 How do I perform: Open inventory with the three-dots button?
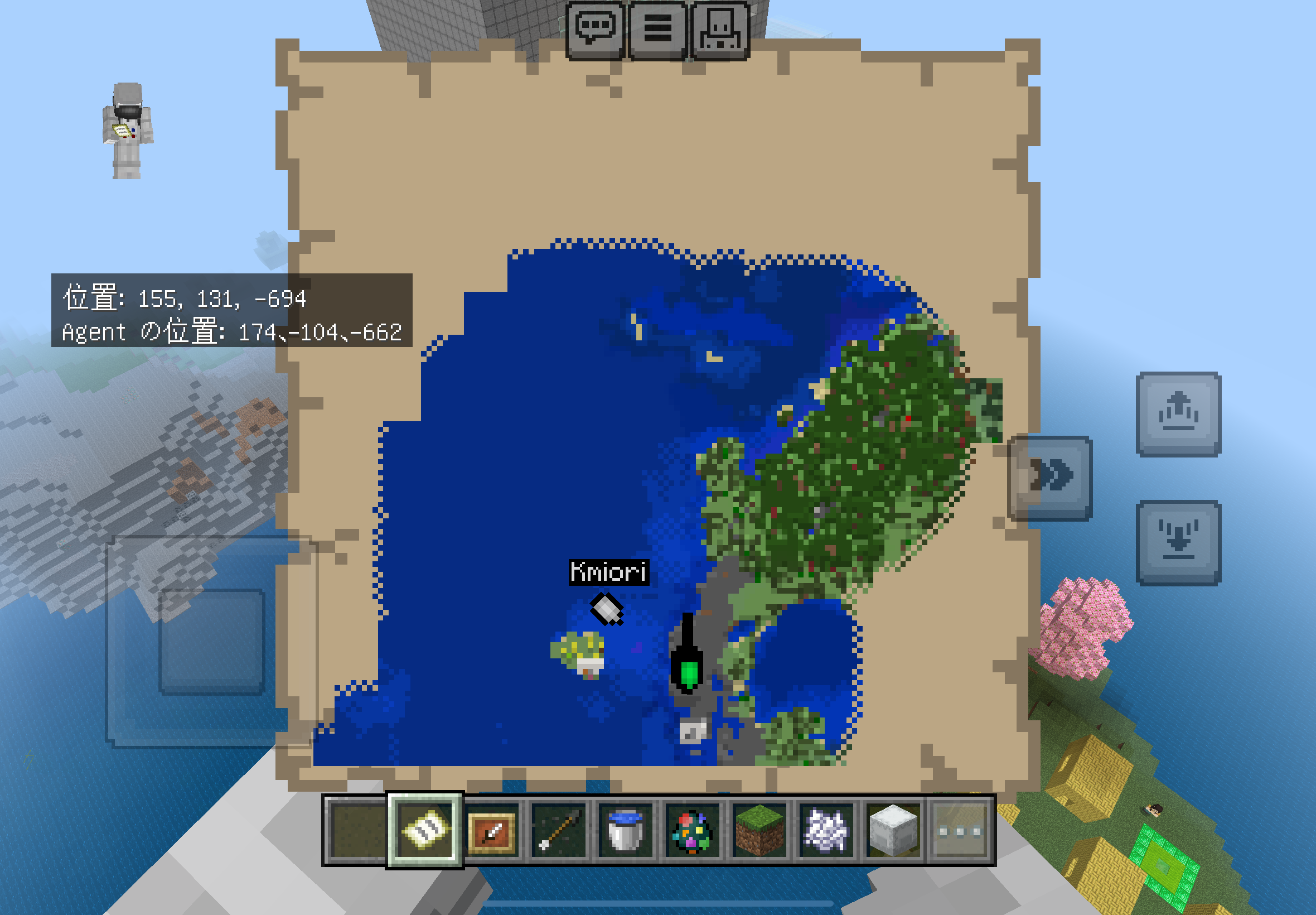pos(959,830)
